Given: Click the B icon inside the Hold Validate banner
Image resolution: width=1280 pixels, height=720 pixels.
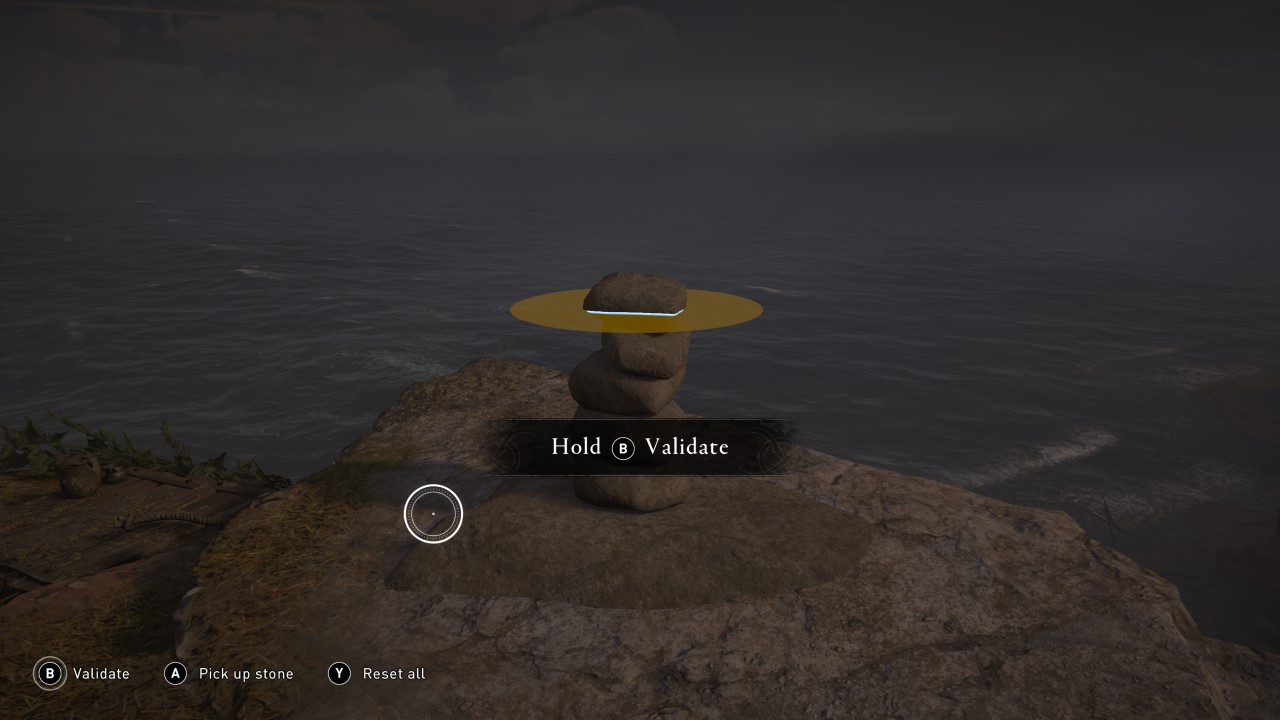Looking at the screenshot, I should pyautogui.click(x=625, y=449).
